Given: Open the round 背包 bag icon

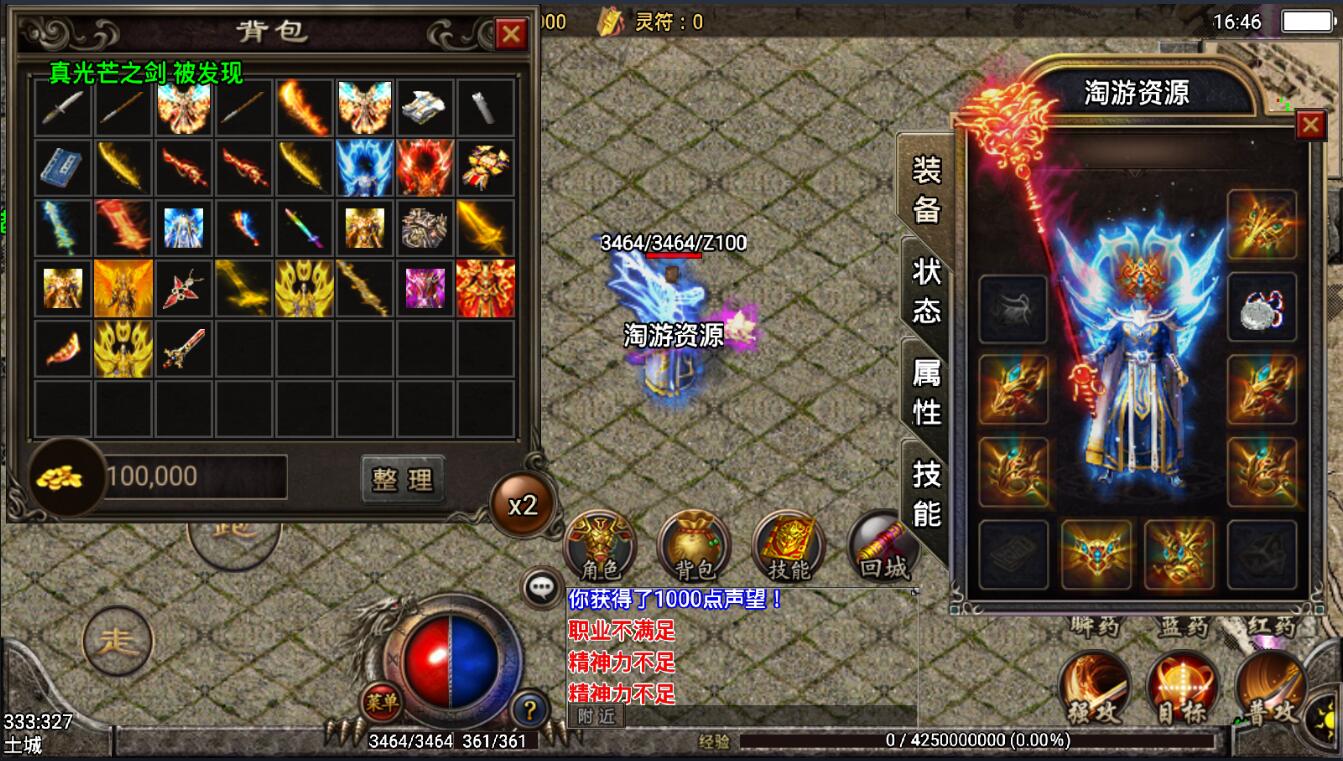Looking at the screenshot, I should tap(693, 547).
